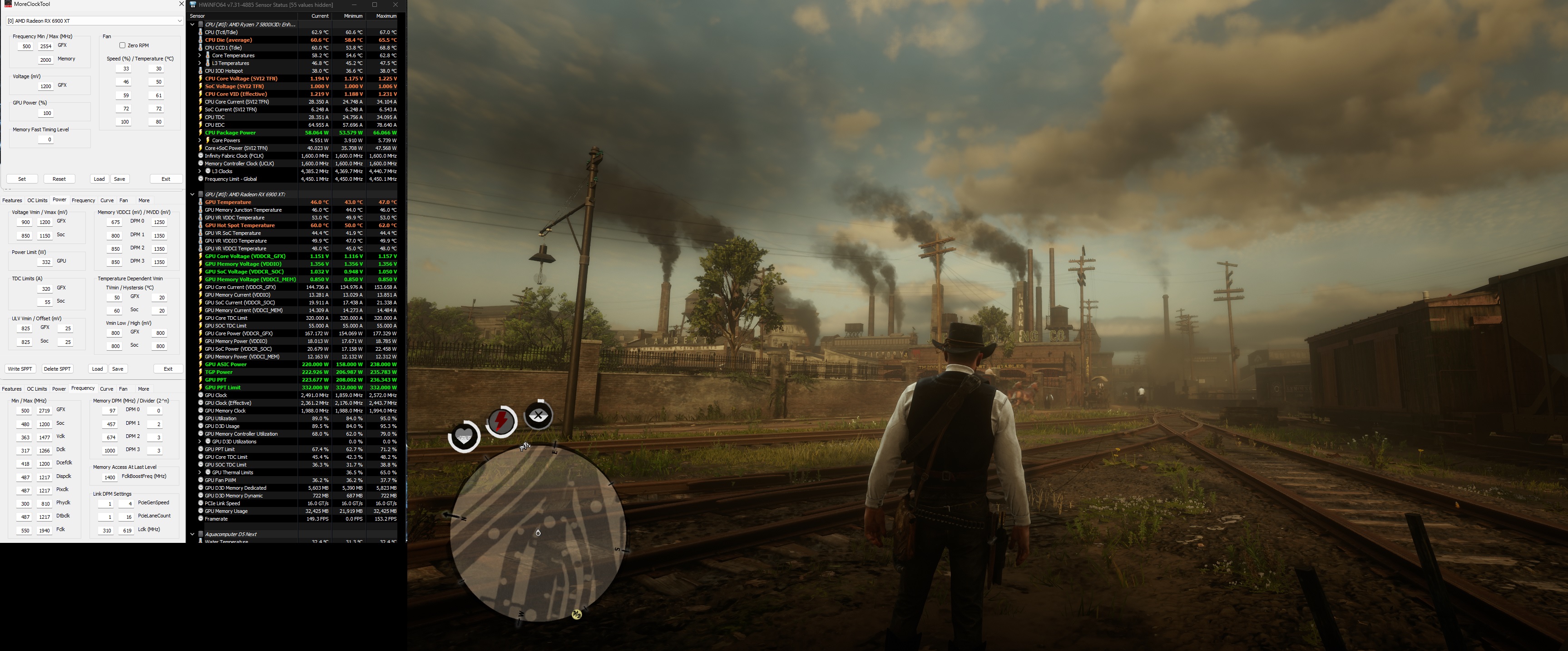Collapse the CPU Ryzen 7 5800X3D sensor group
1568x651 pixels.
coord(193,24)
